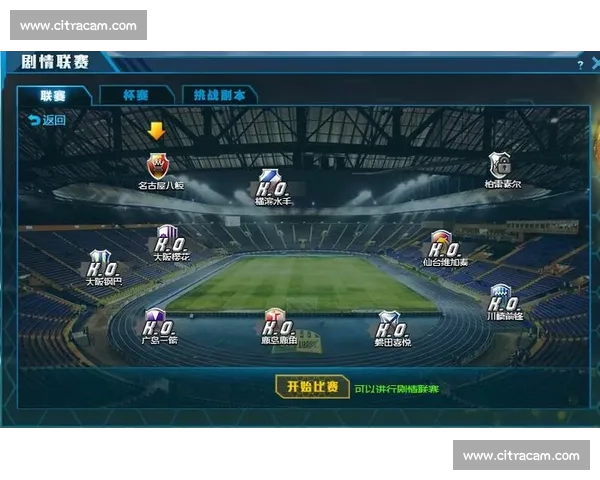The width and height of the screenshot is (600, 480).
Task: Choose the 磐田喜悦 team badge
Action: point(390,324)
